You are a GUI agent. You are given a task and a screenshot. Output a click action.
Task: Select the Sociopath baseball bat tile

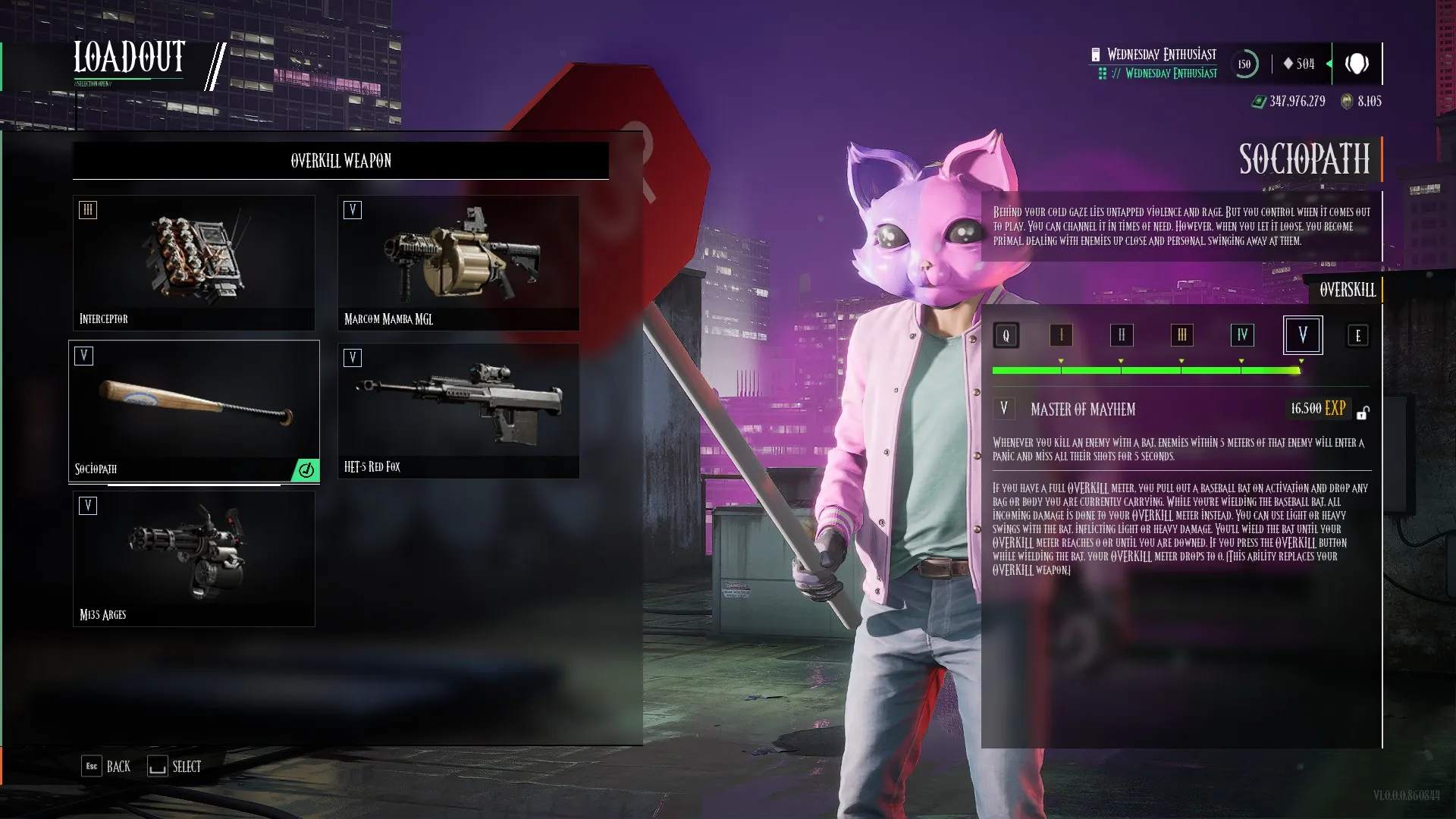point(193,410)
